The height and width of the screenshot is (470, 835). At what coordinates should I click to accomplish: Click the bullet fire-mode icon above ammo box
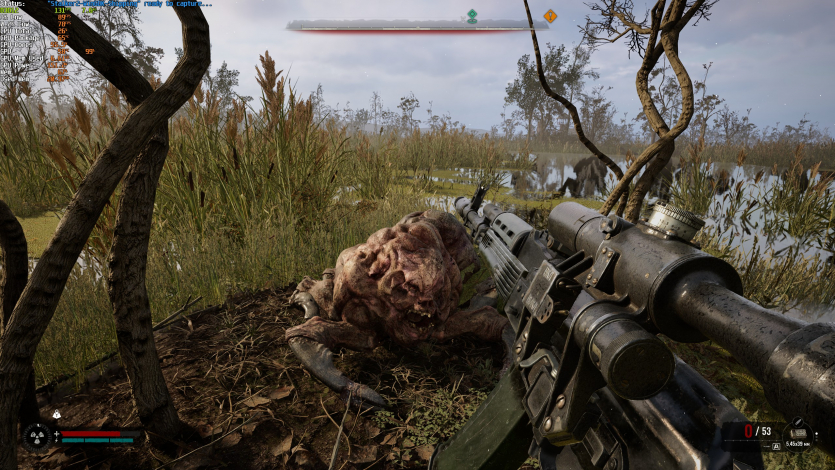pyautogui.click(x=798, y=424)
